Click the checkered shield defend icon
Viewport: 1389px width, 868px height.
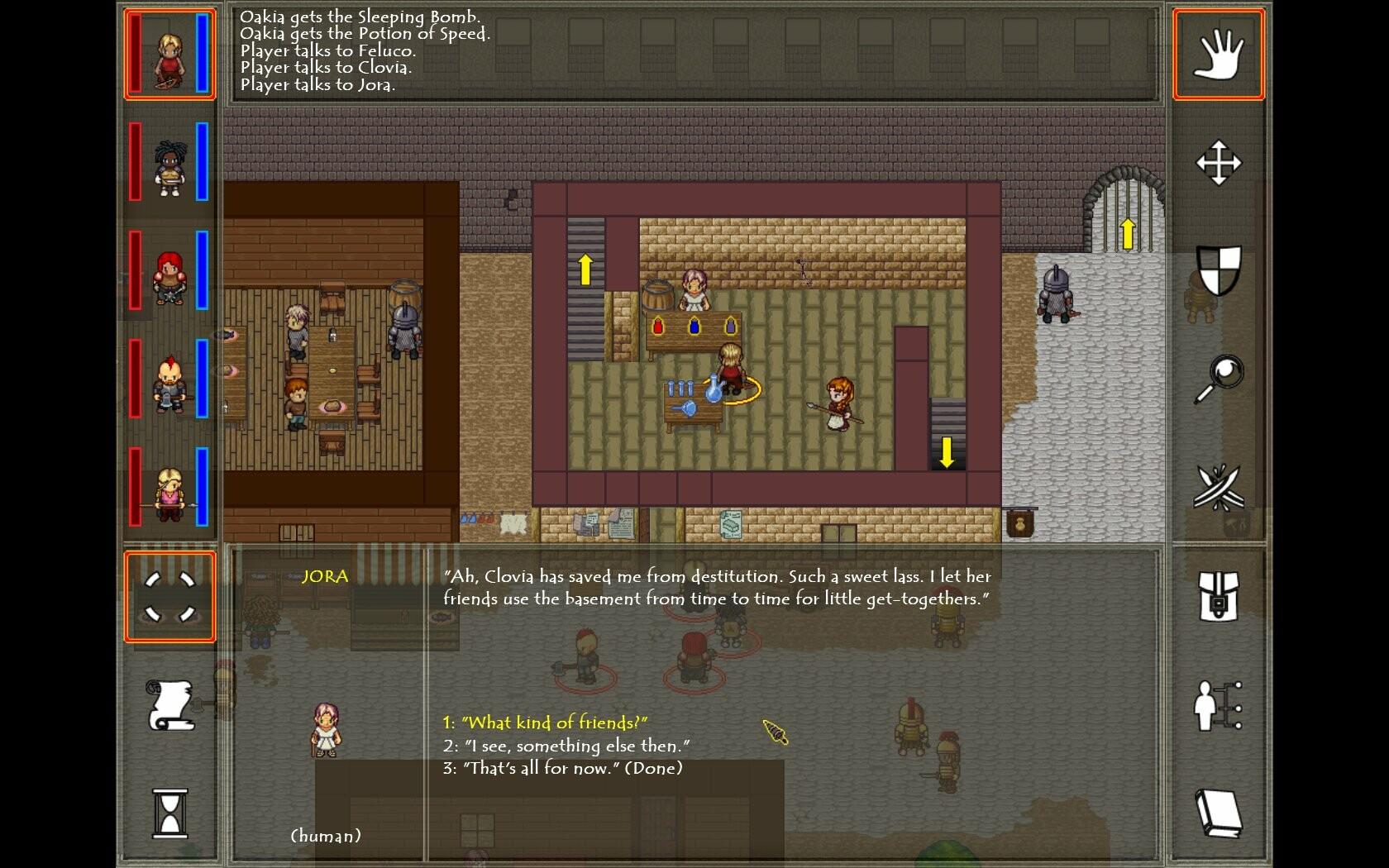(1219, 270)
